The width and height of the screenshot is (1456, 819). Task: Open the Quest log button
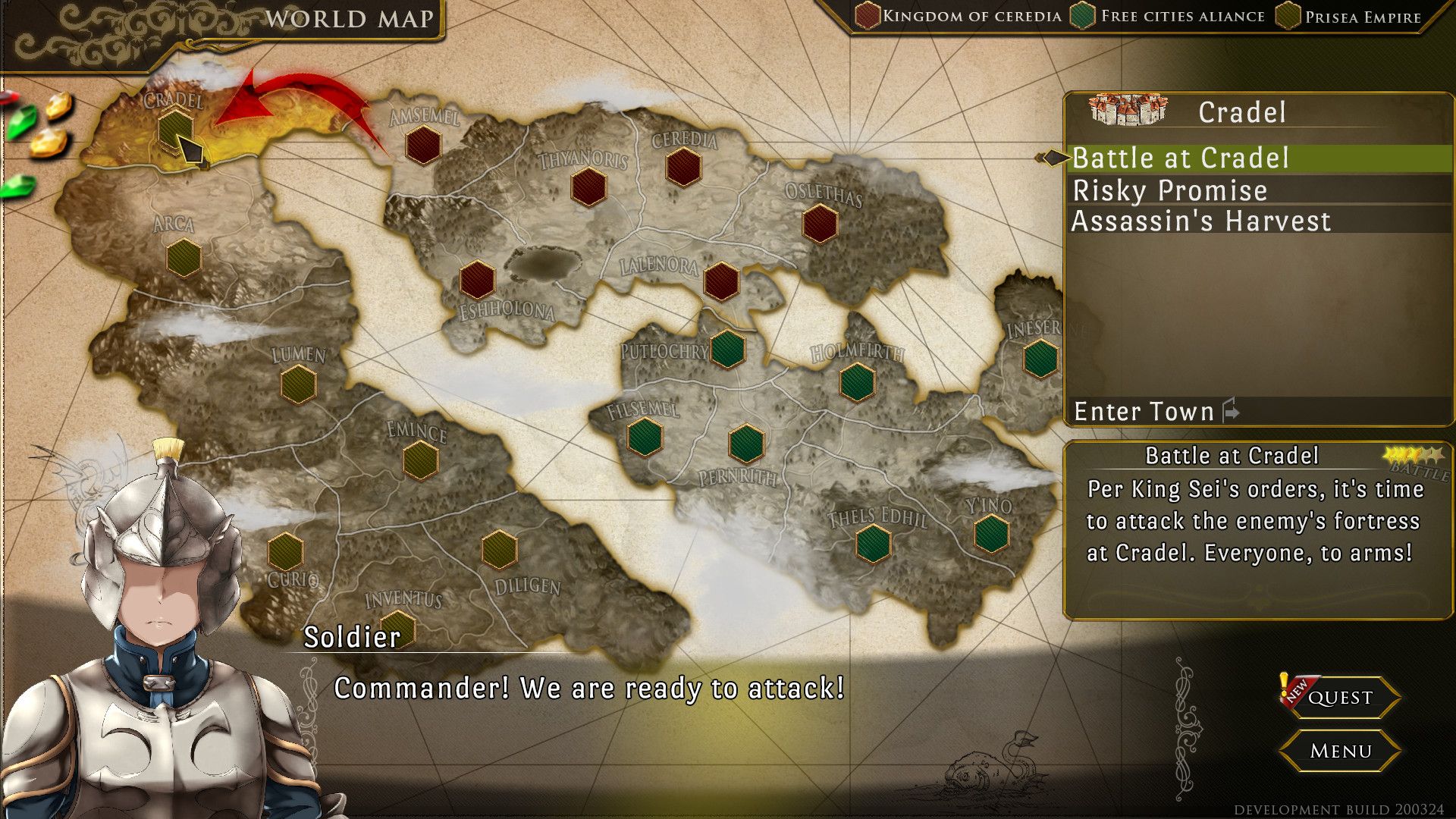[x=1339, y=698]
